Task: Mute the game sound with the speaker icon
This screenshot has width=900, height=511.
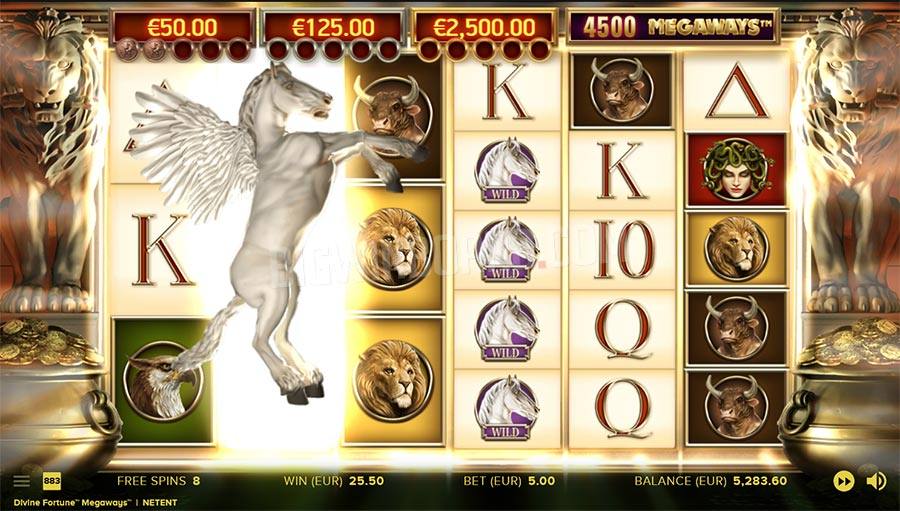Action: (x=876, y=481)
